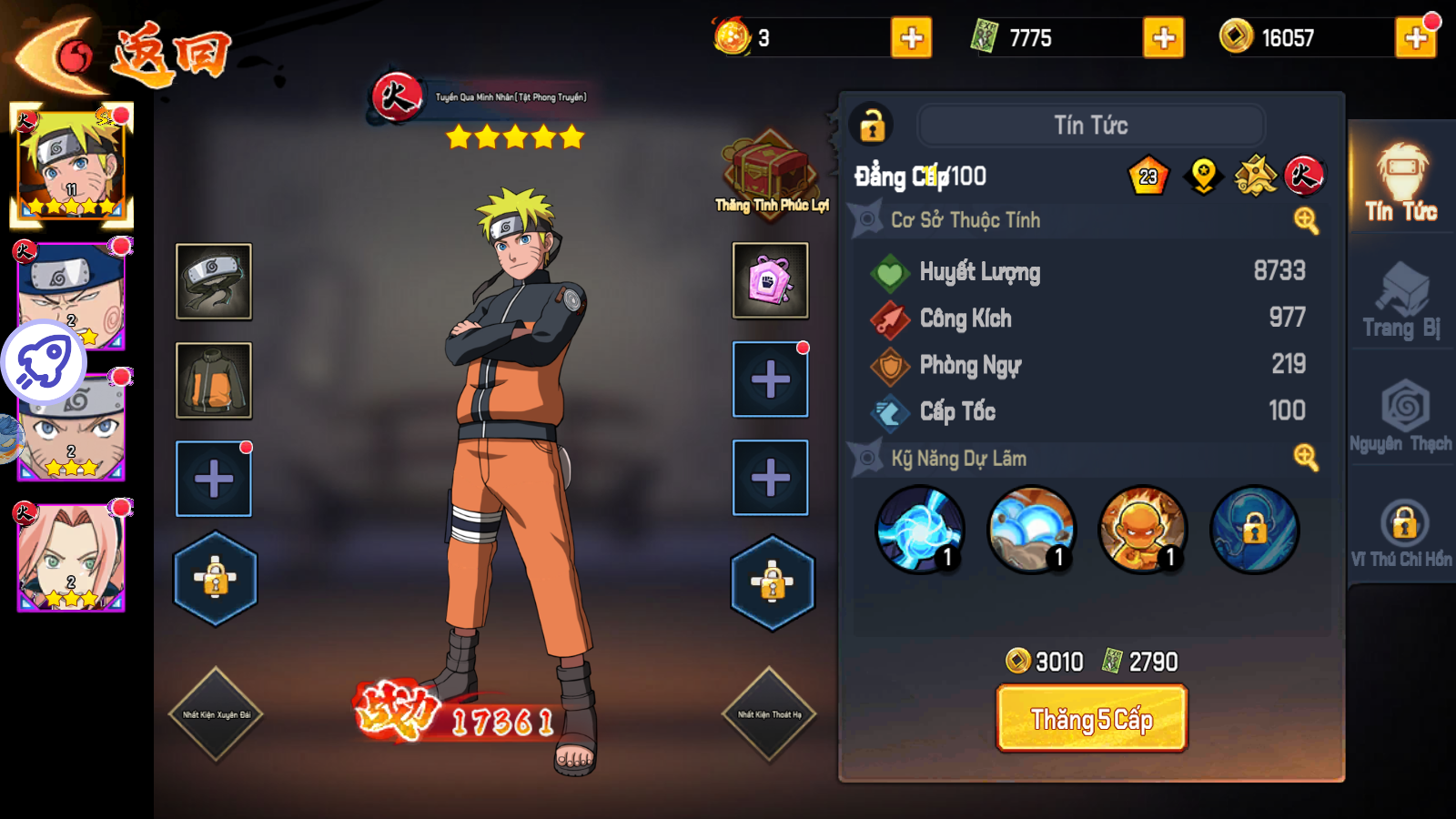Select the forehead protector equipment slot
Image resolution: width=1456 pixels, height=819 pixels.
click(x=214, y=281)
